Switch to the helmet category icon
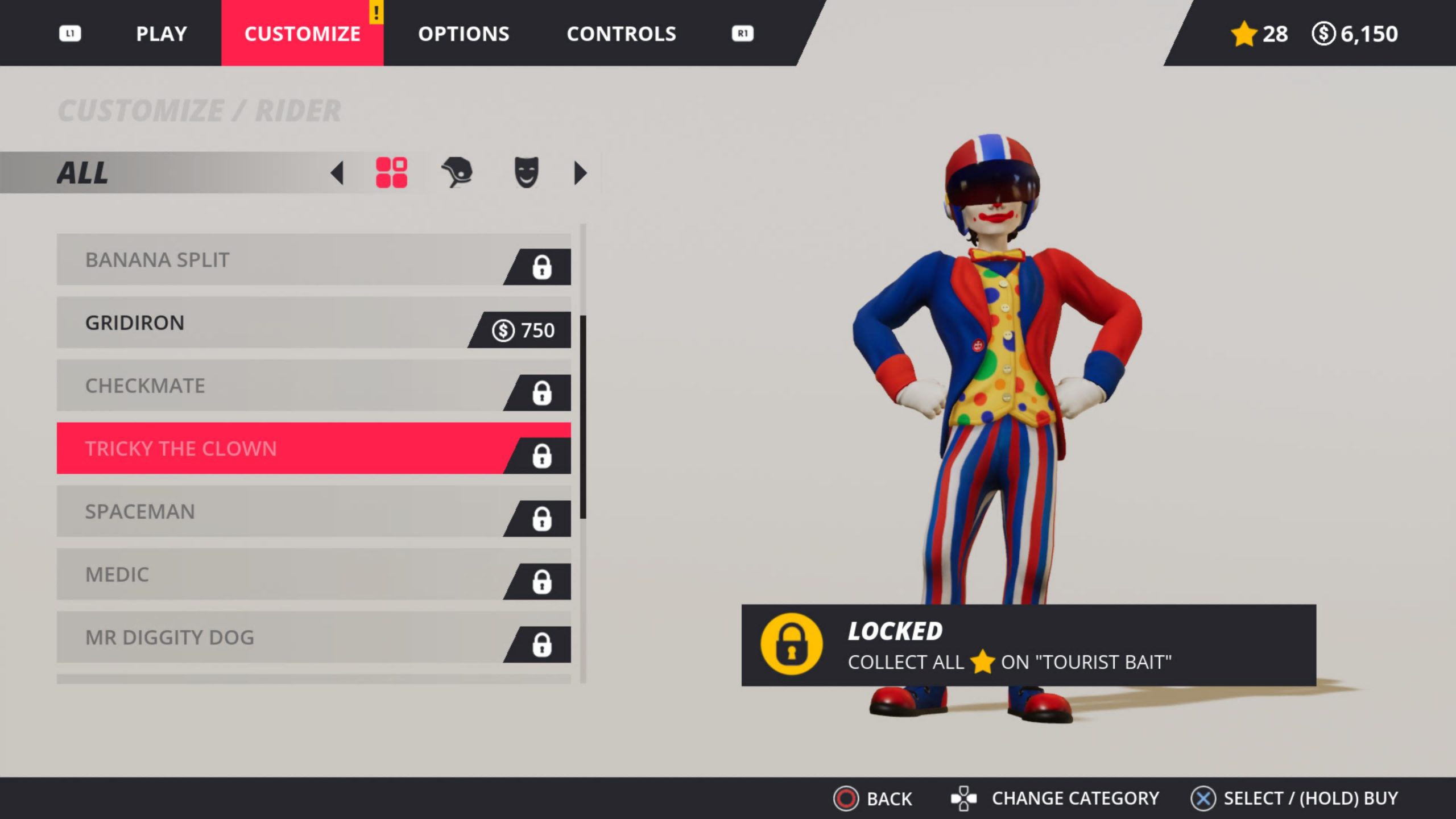 point(457,172)
